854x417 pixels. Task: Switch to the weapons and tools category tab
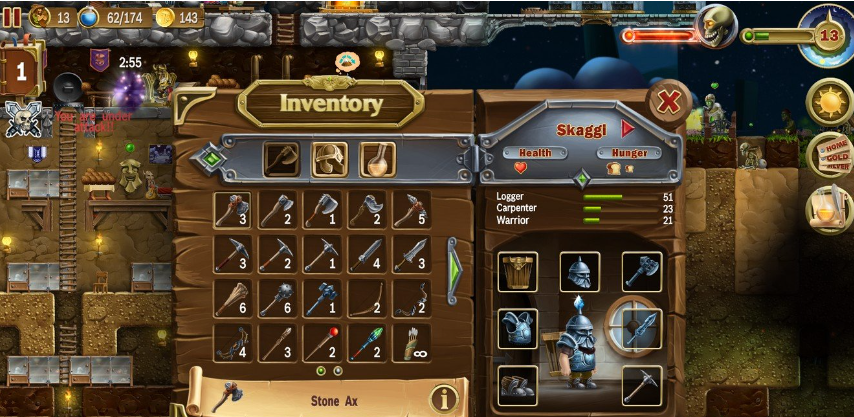coord(283,159)
